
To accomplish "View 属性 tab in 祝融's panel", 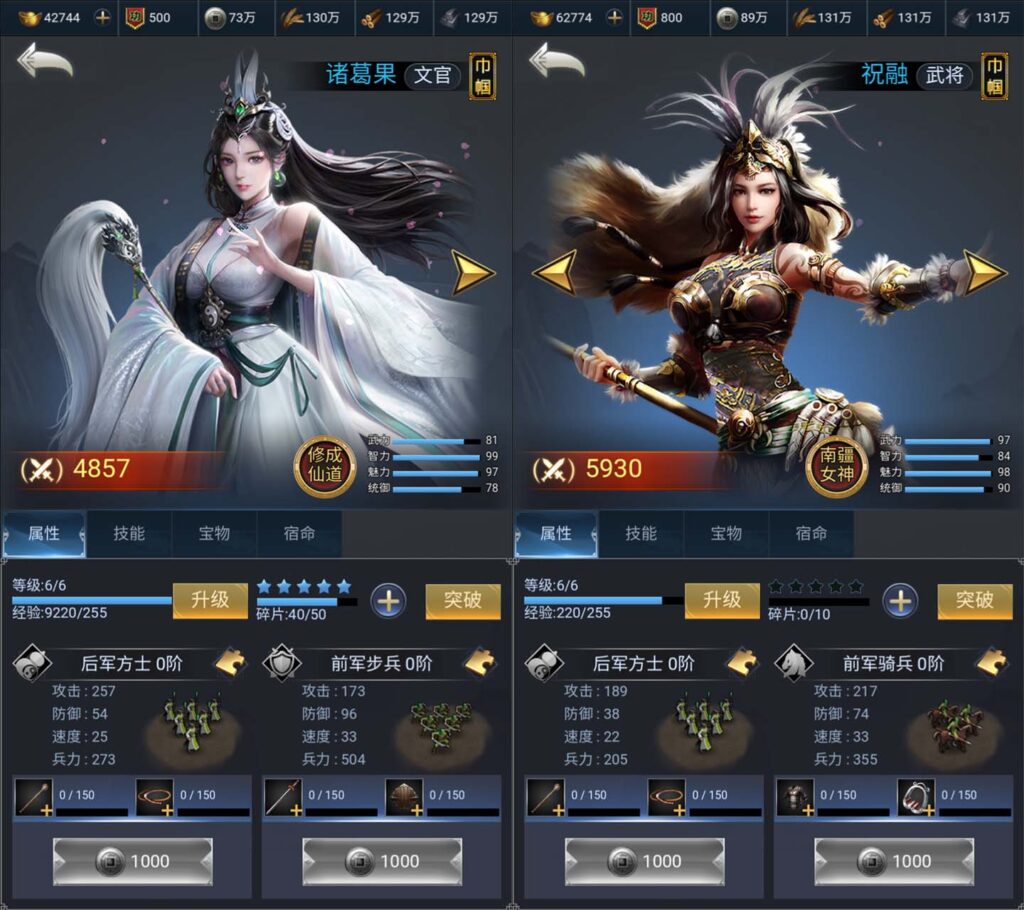I will click(556, 534).
